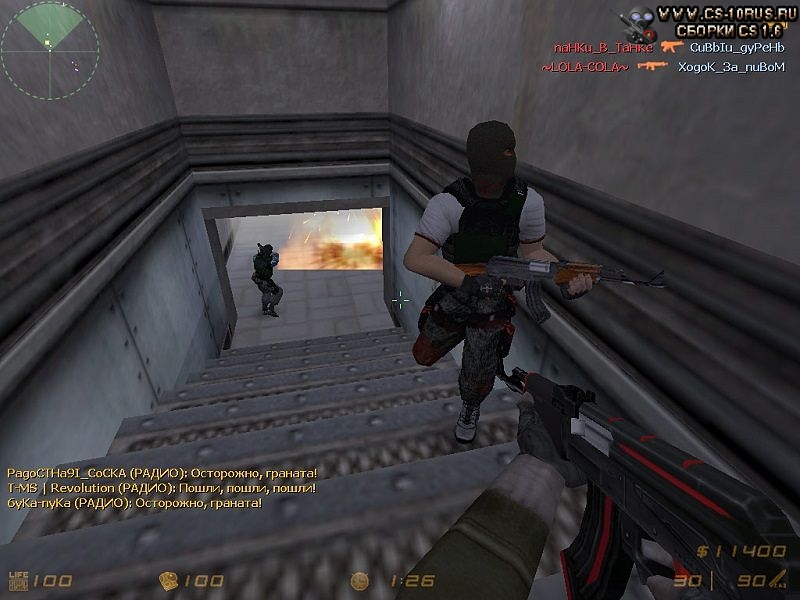This screenshot has height=600, width=800.
Task: Click the T-MS | Revolution radio chat message
Action: (161, 487)
